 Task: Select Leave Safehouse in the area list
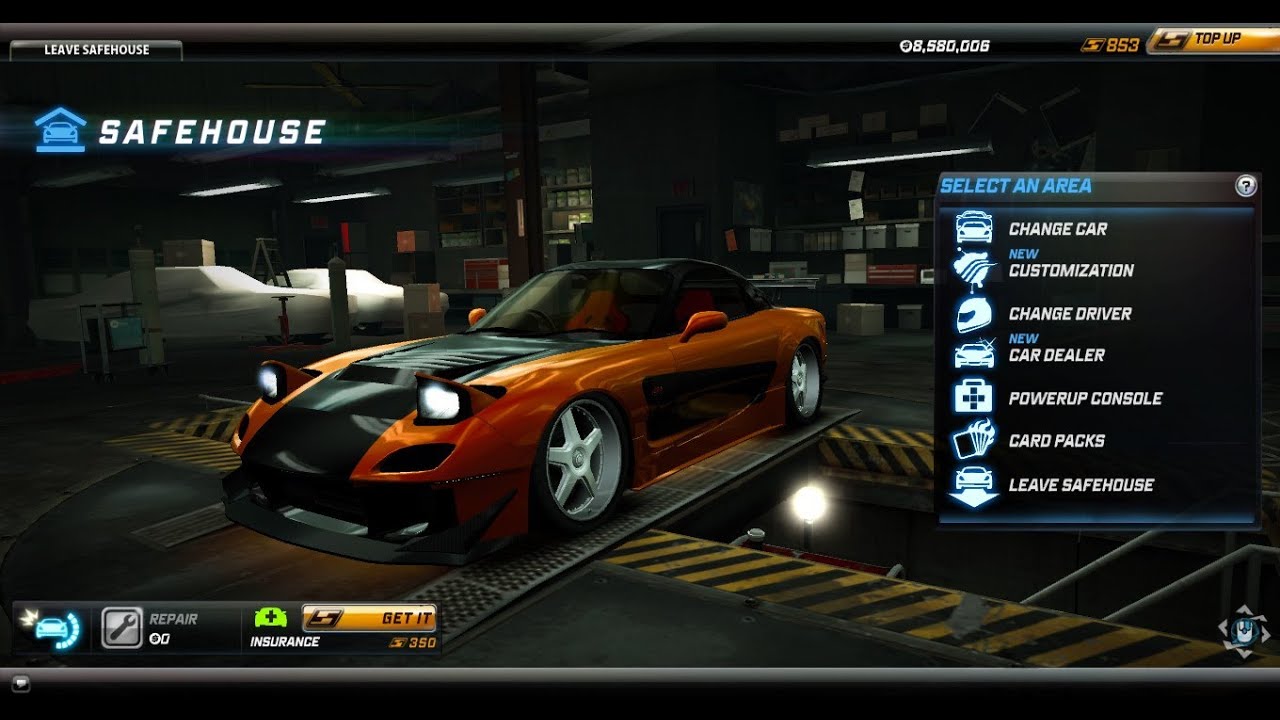(x=1080, y=485)
